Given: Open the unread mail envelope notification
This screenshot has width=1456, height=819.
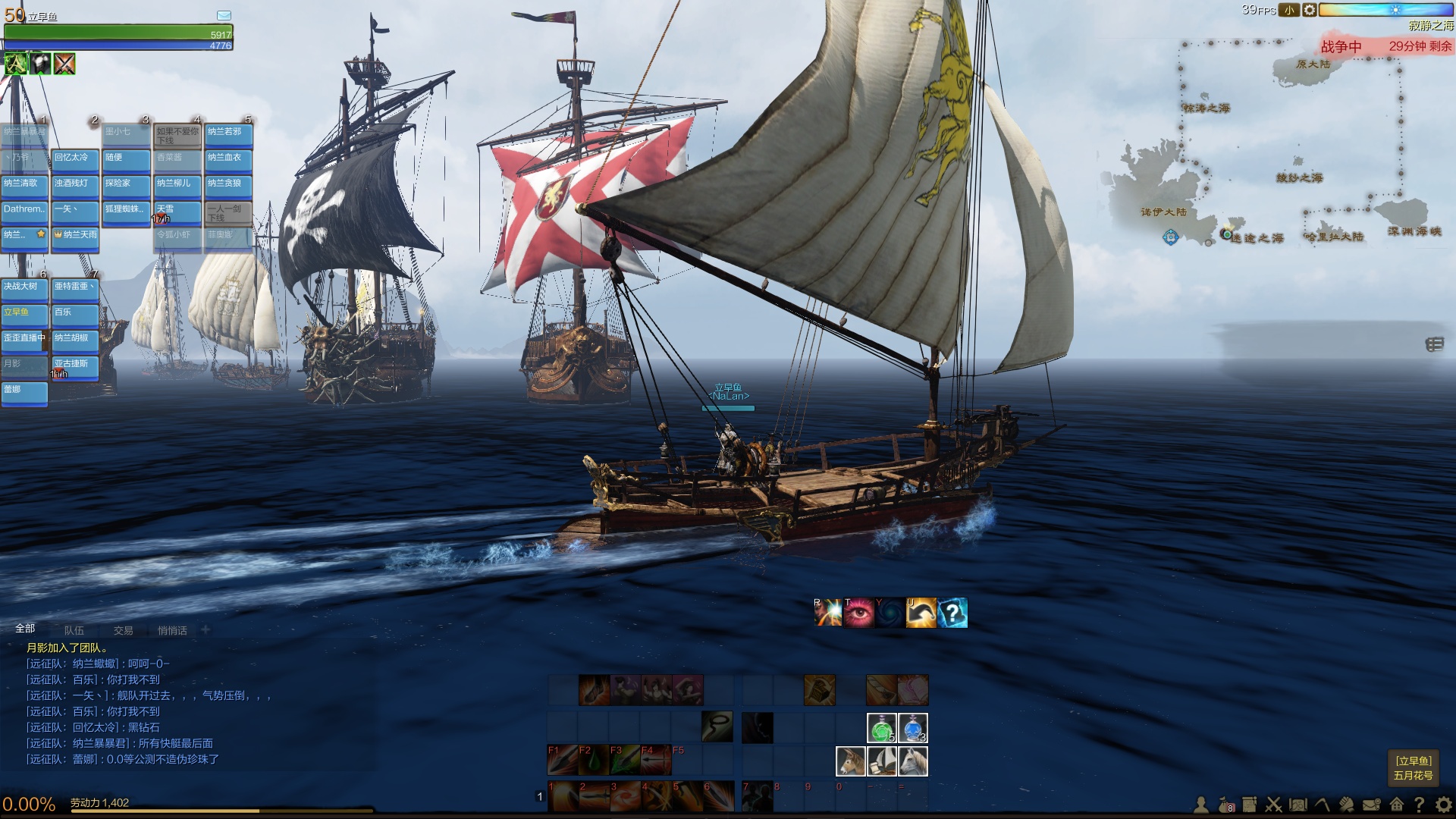Looking at the screenshot, I should tap(224, 15).
